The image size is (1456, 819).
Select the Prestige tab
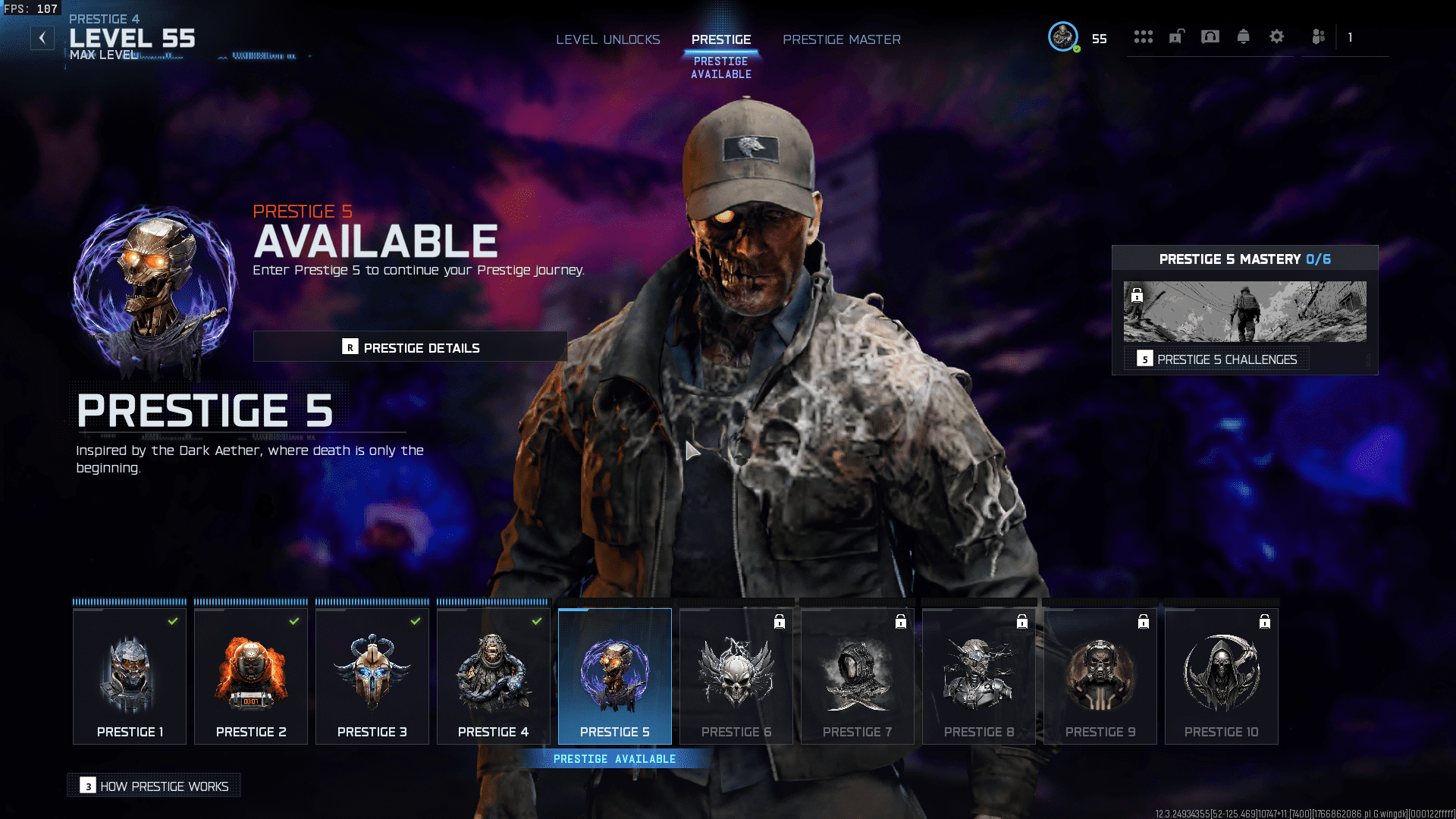click(x=720, y=39)
